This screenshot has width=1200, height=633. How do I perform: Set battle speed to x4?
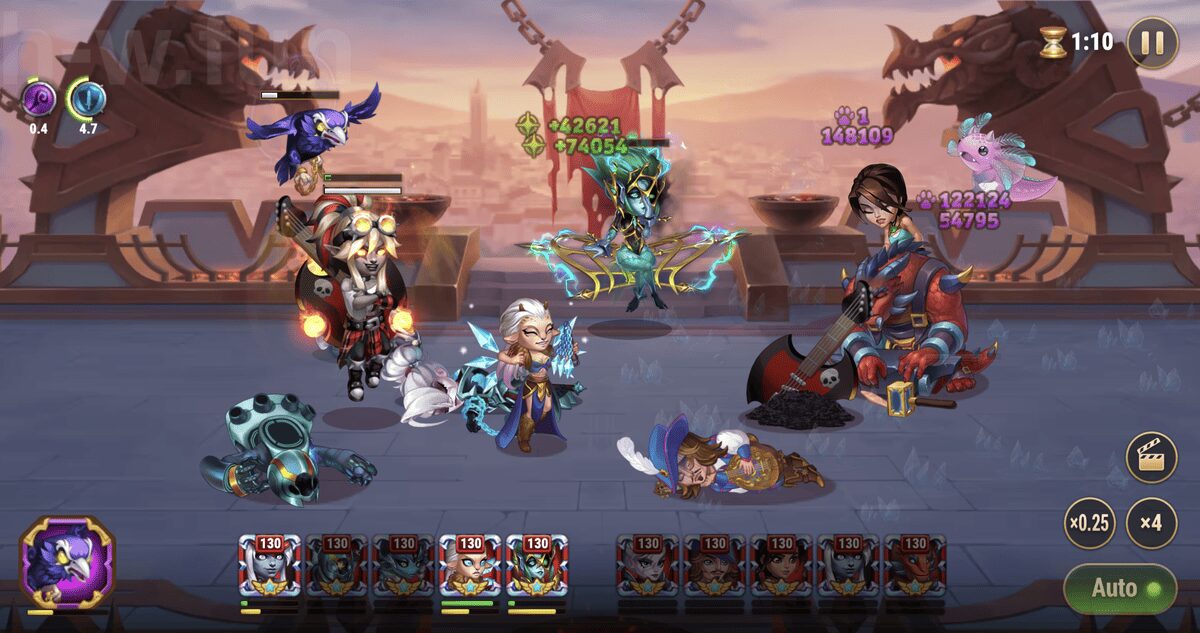(1151, 523)
